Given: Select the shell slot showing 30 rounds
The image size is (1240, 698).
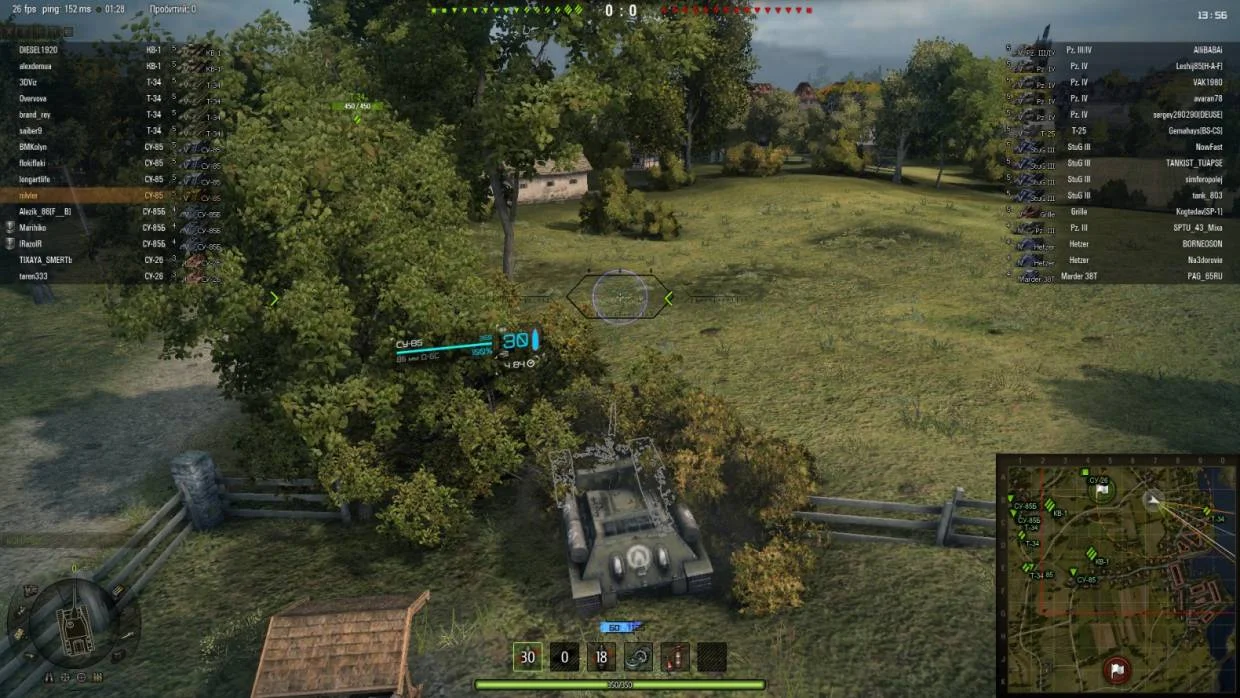Looking at the screenshot, I should click(x=527, y=657).
